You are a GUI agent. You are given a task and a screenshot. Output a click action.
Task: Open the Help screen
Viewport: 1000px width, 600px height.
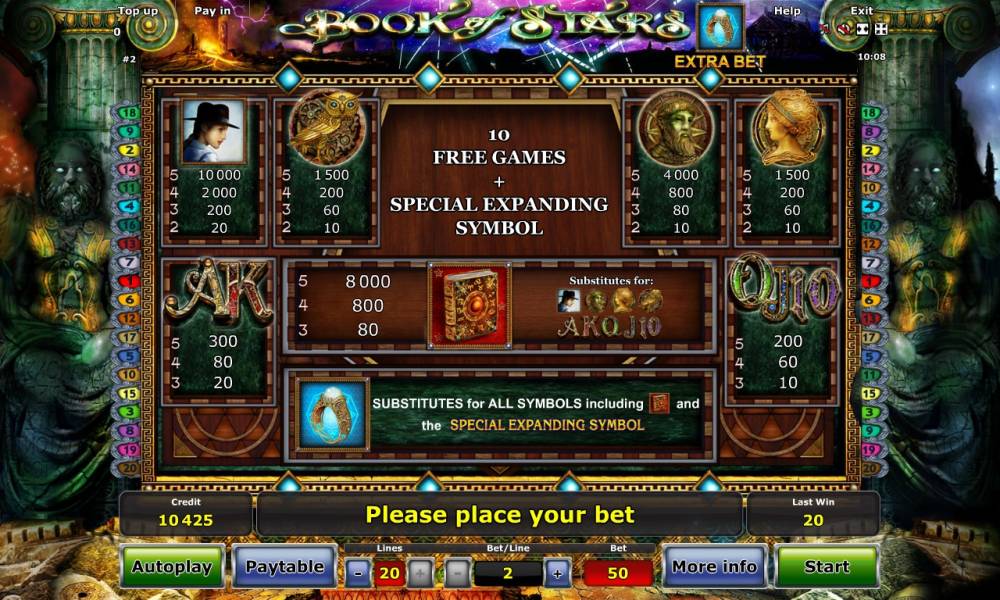787,11
